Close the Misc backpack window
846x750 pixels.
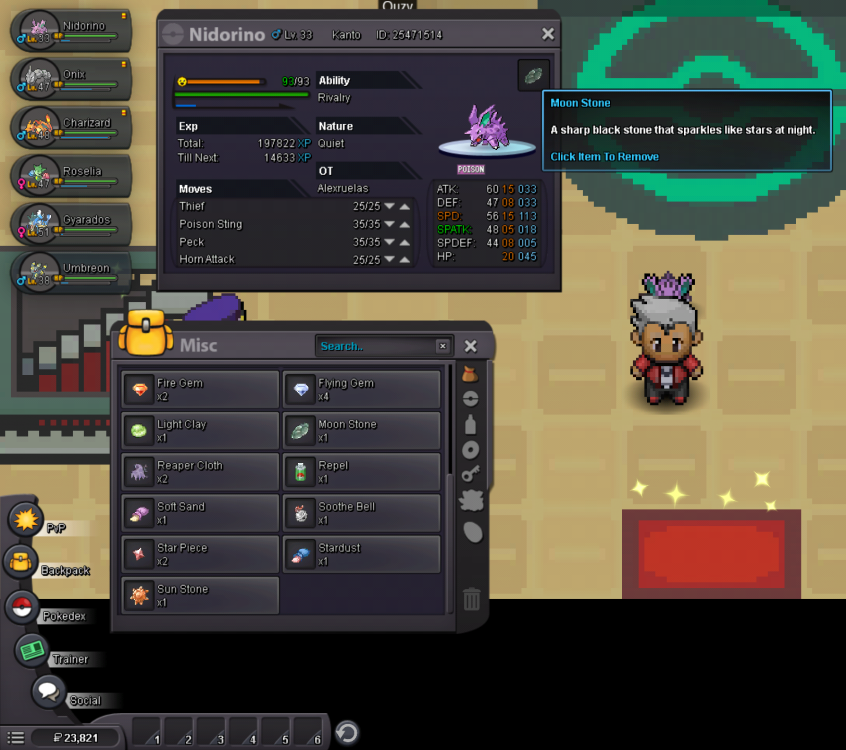[471, 346]
